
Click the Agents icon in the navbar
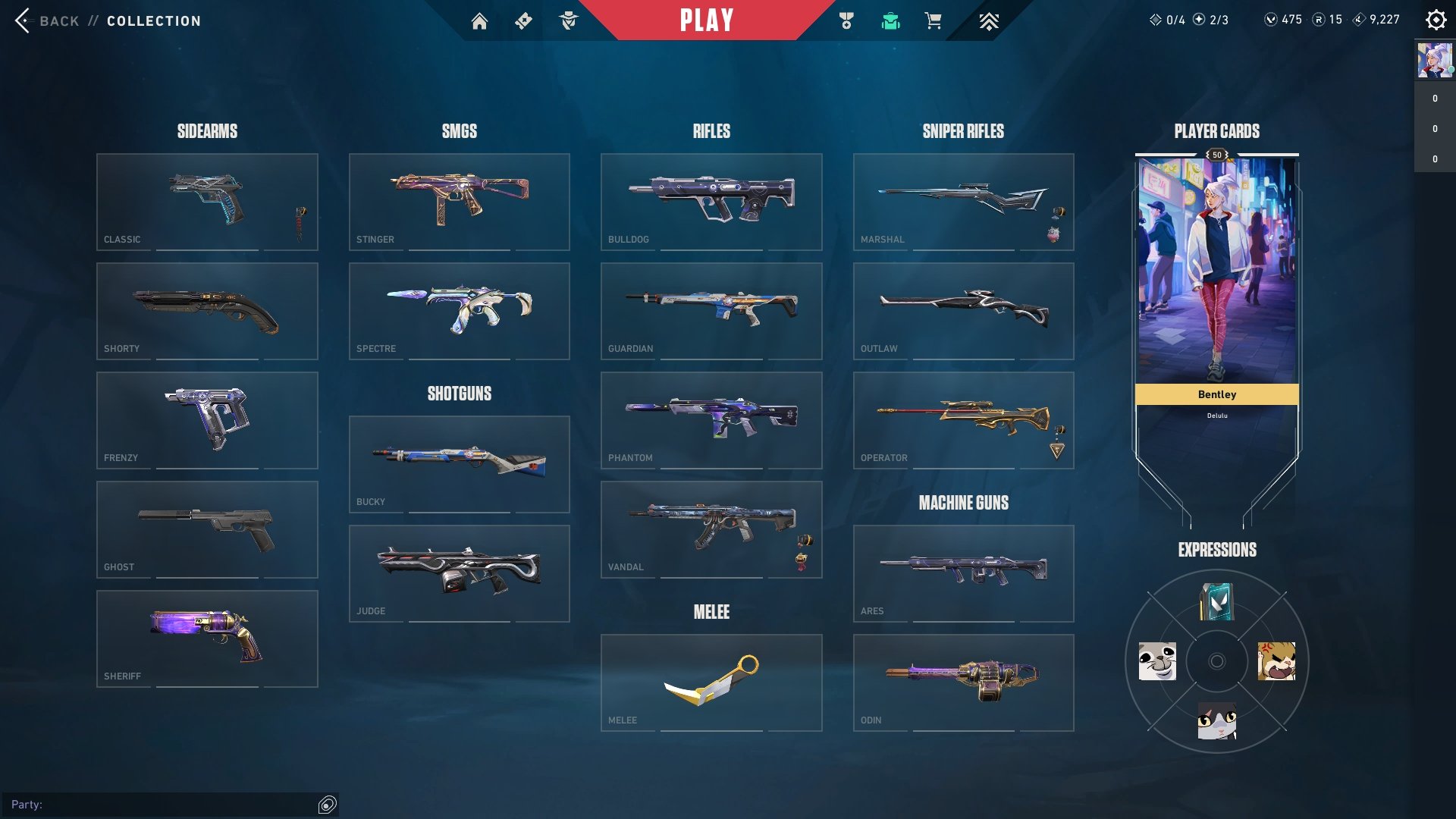(570, 20)
